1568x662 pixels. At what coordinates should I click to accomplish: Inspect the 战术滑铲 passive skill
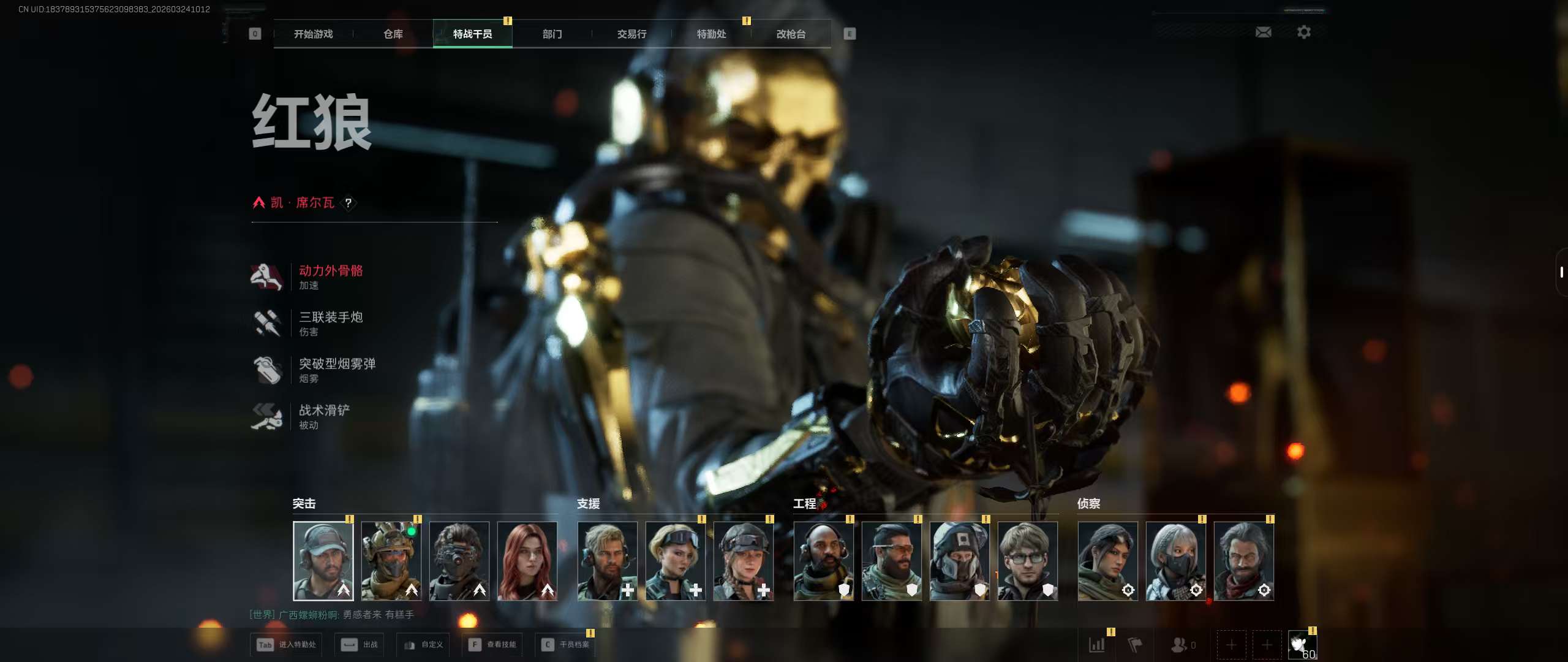[x=325, y=416]
